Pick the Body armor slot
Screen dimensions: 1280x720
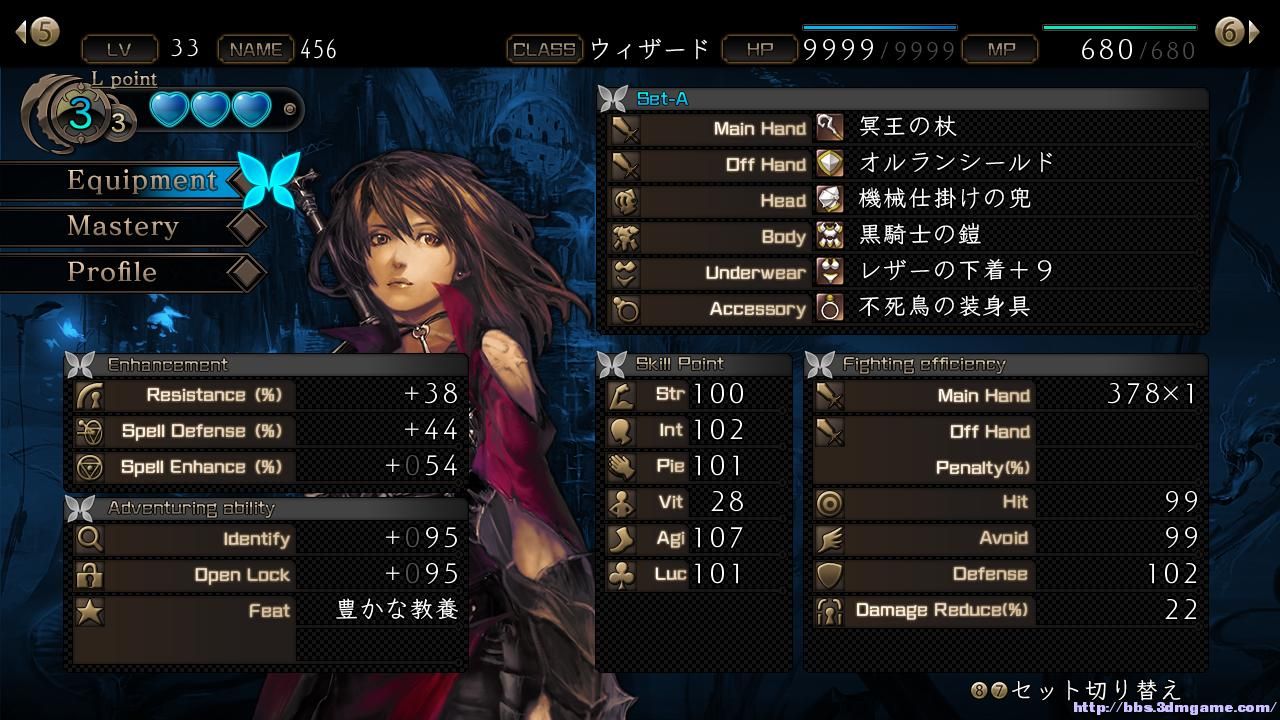905,236
